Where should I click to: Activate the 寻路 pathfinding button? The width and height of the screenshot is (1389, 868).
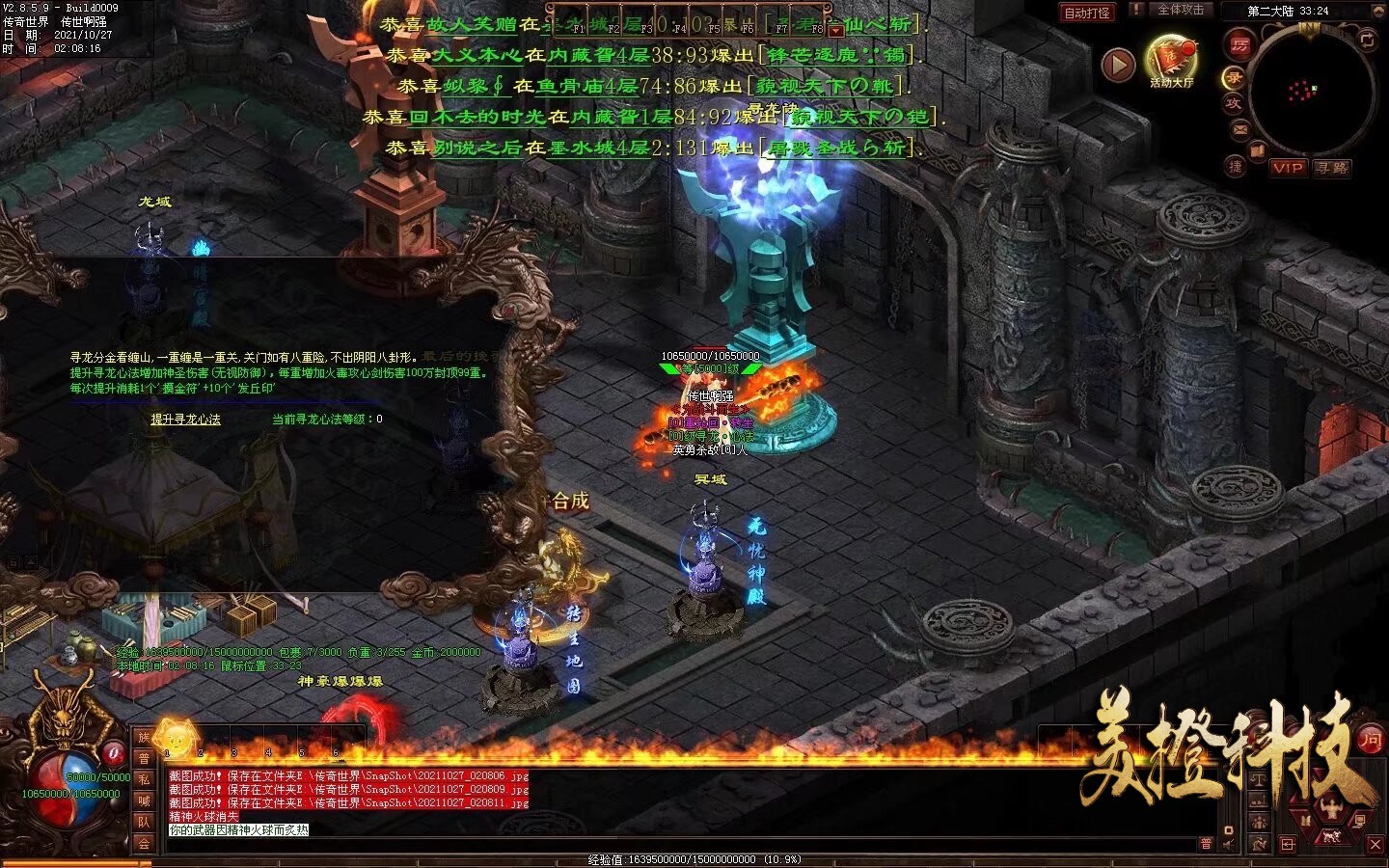pyautogui.click(x=1331, y=168)
